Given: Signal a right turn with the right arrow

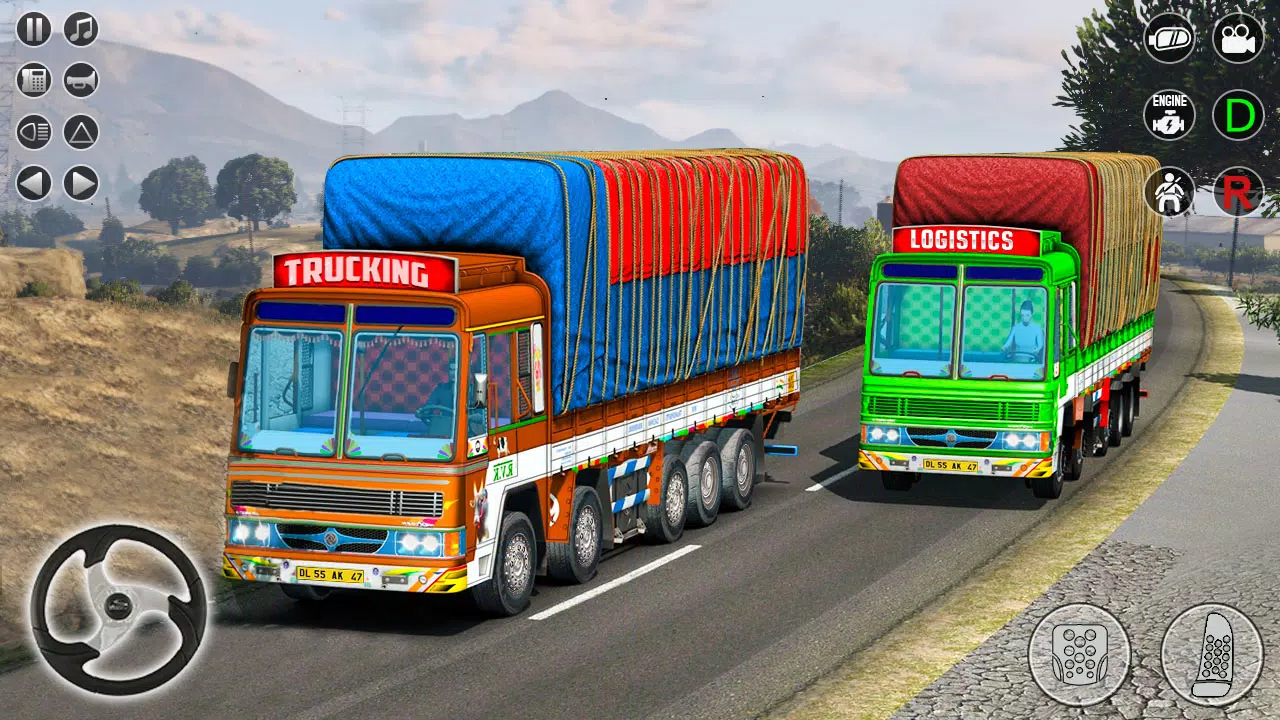Looking at the screenshot, I should point(78,182).
